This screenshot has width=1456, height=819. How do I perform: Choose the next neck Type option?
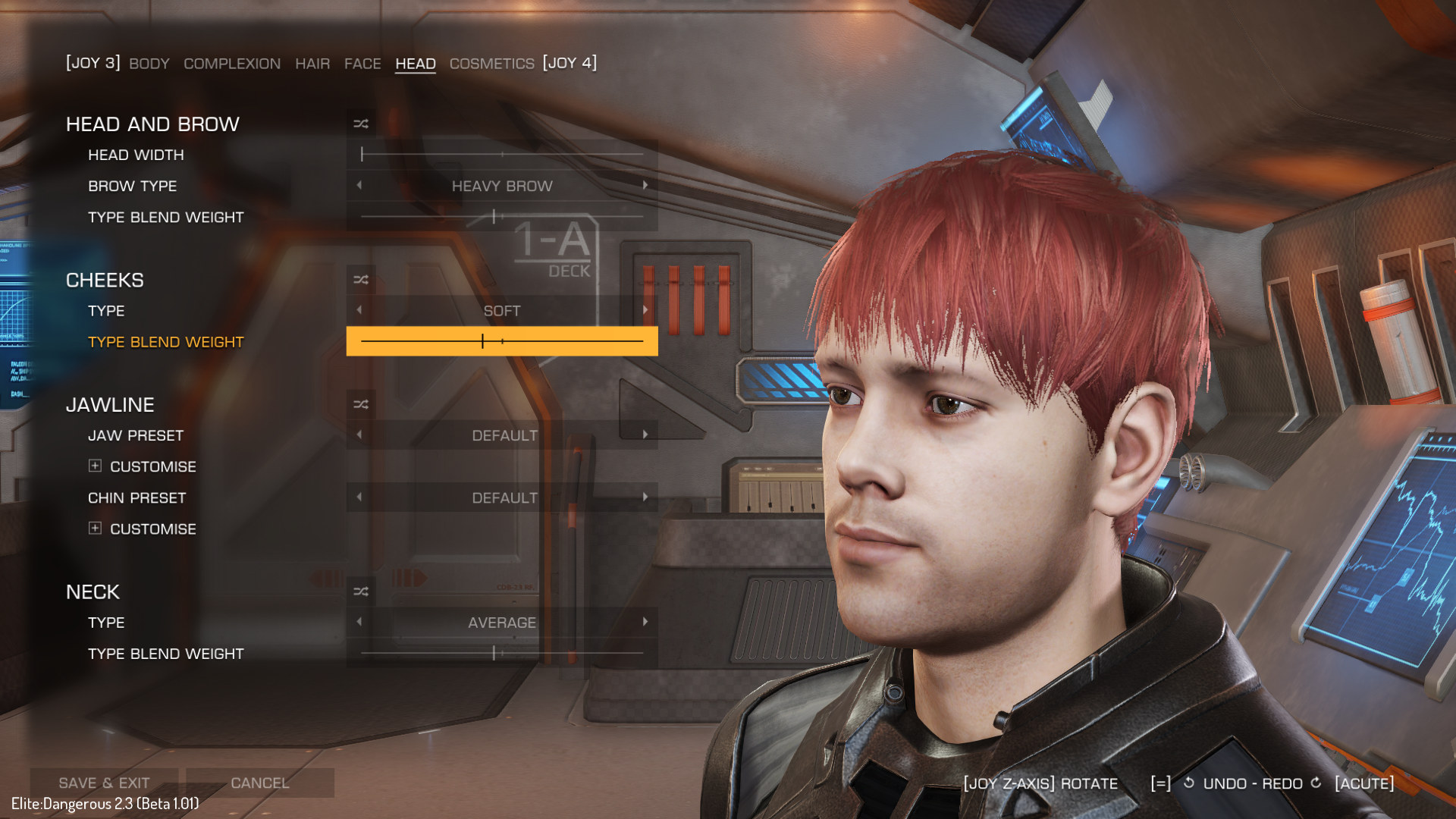coord(645,622)
